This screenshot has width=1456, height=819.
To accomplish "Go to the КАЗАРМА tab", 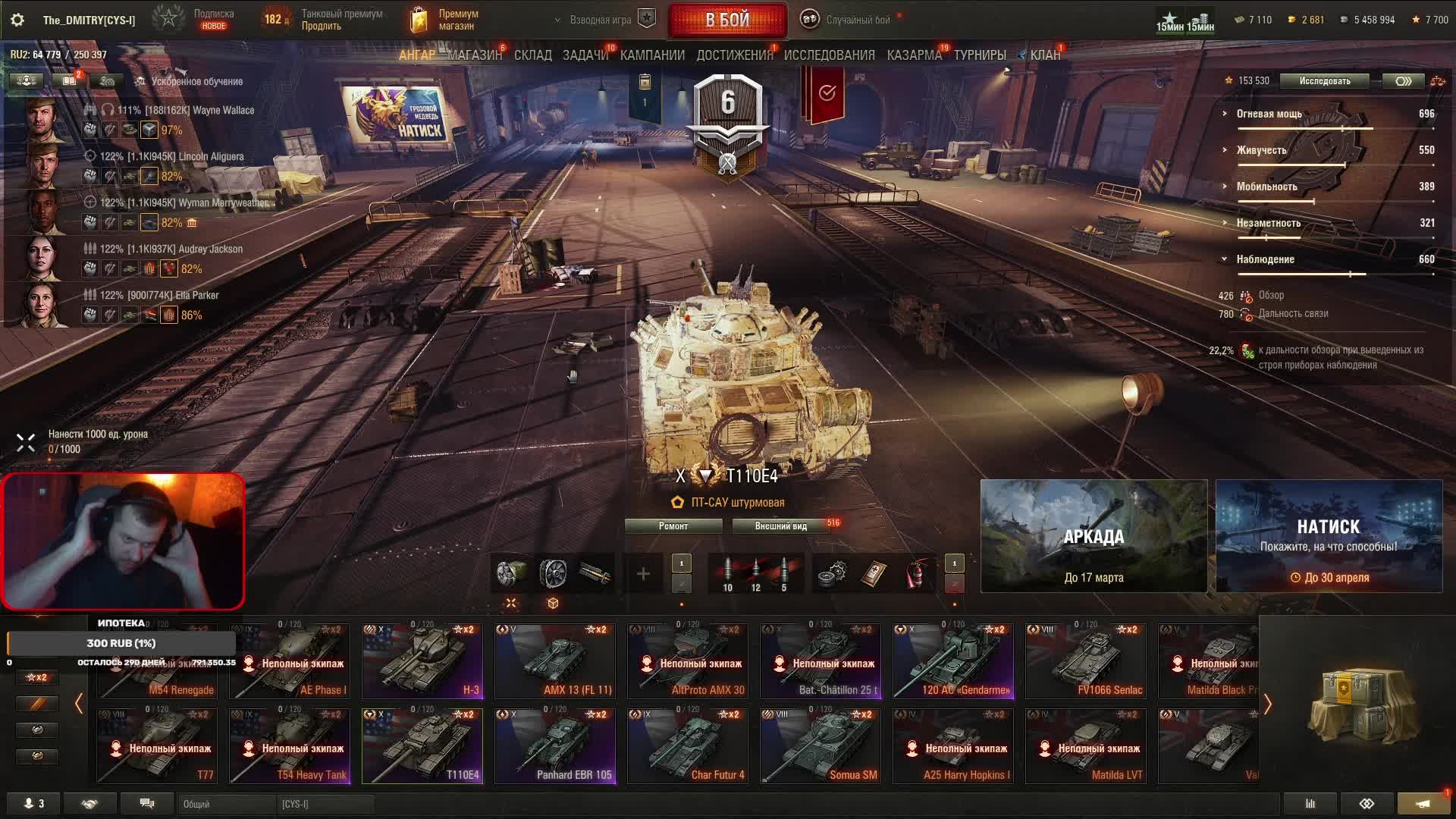I will pos(914,55).
